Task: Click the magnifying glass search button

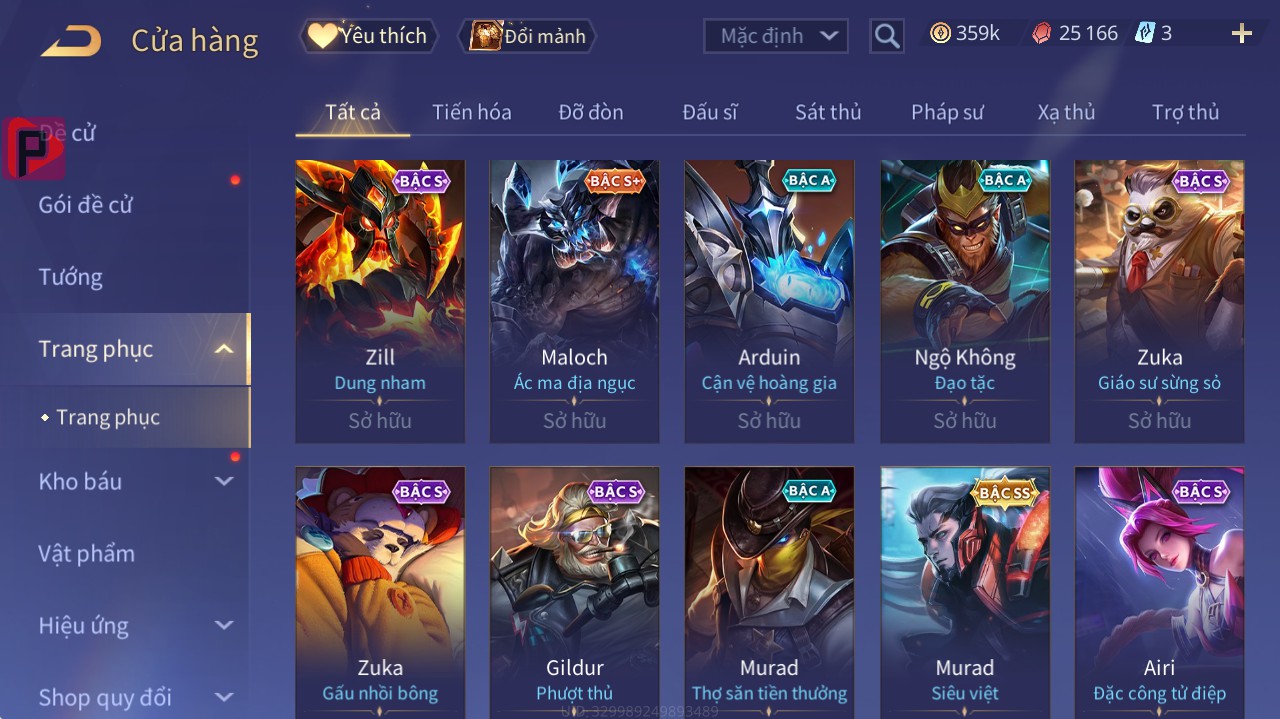Action: click(x=886, y=36)
